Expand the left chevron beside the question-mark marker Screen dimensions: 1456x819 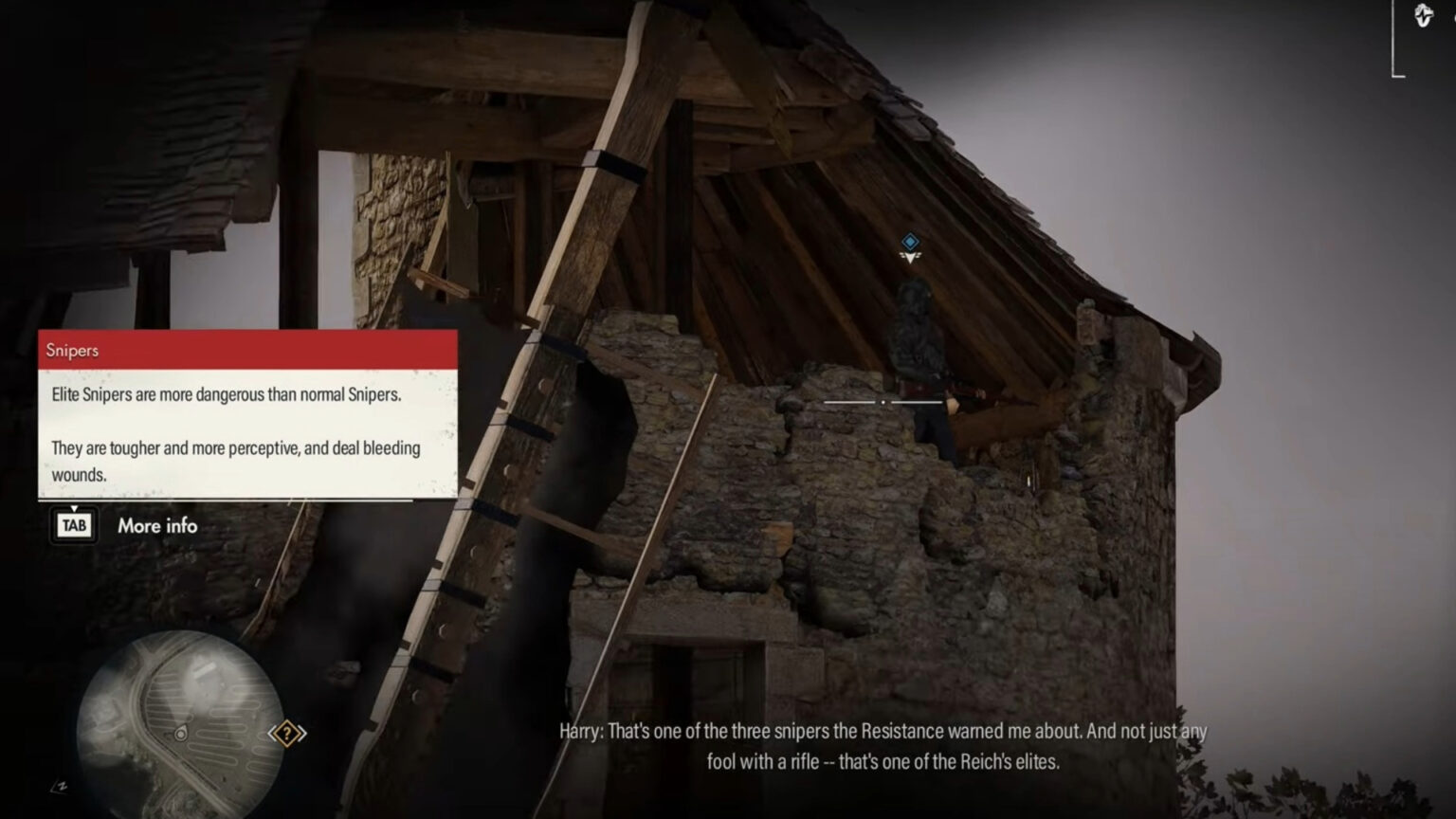point(273,732)
